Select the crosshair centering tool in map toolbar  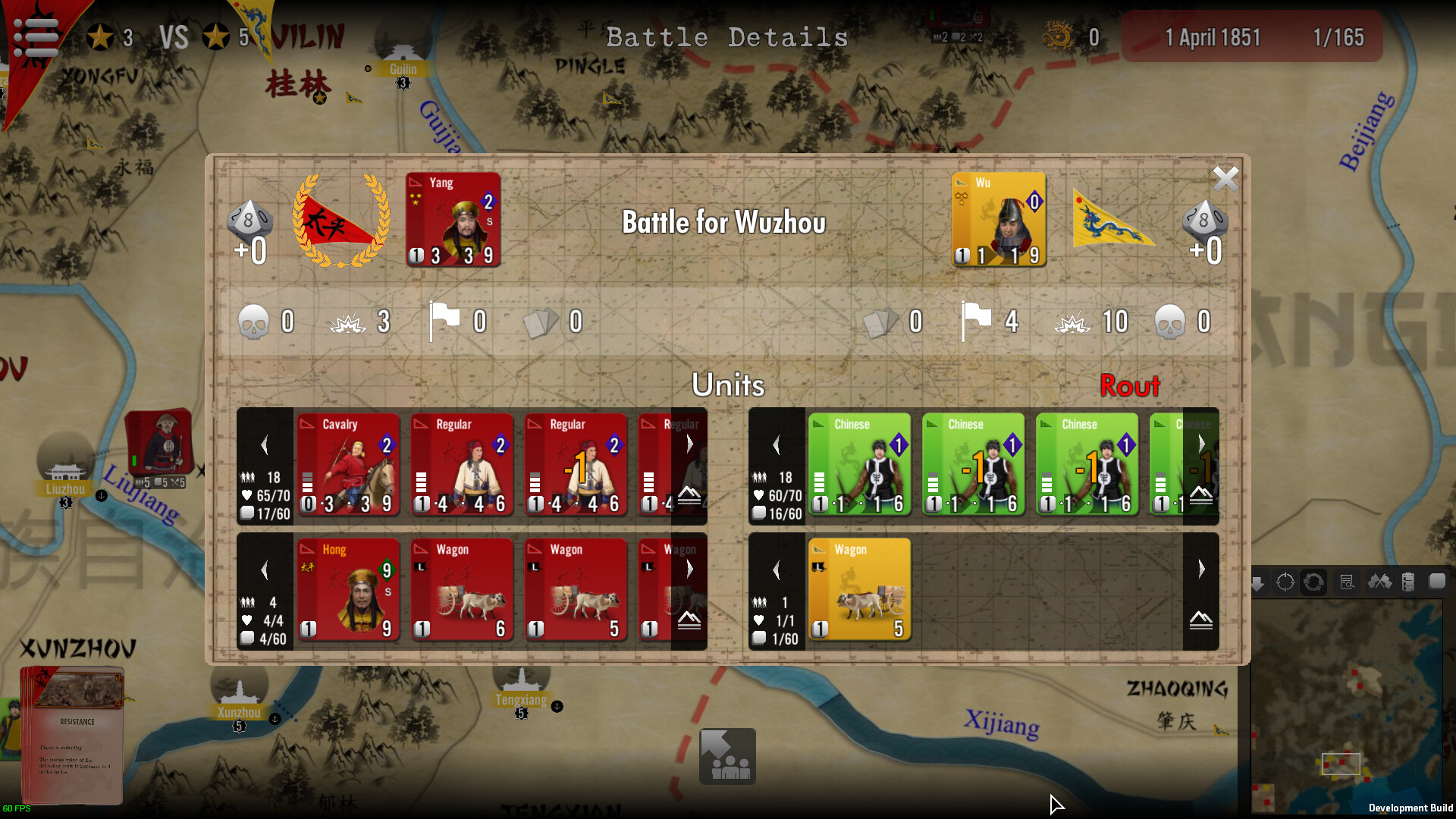pyautogui.click(x=1285, y=582)
